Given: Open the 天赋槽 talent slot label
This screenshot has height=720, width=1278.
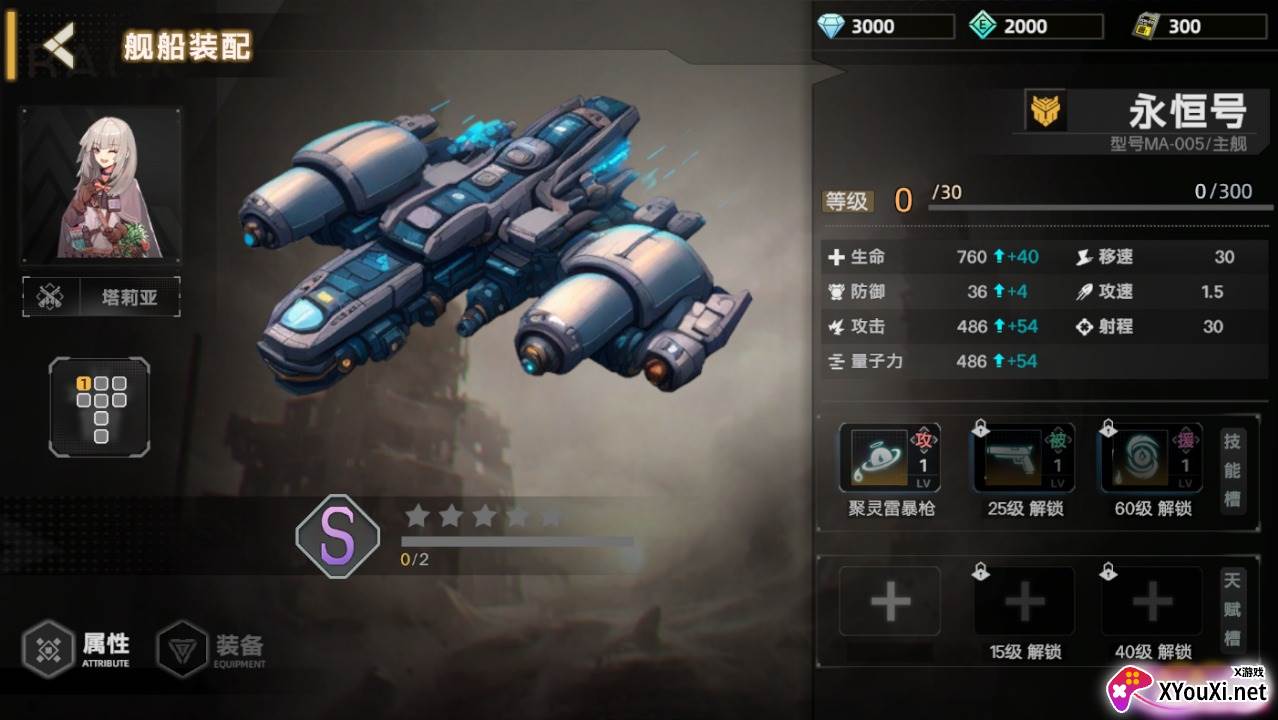Looking at the screenshot, I should pyautogui.click(x=1233, y=610).
